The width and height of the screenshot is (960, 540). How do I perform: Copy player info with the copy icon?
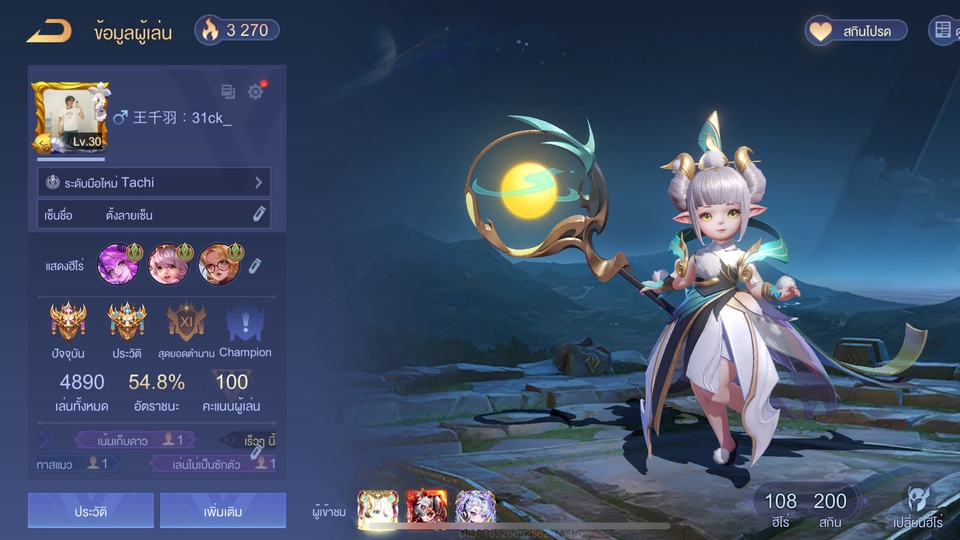[x=228, y=92]
